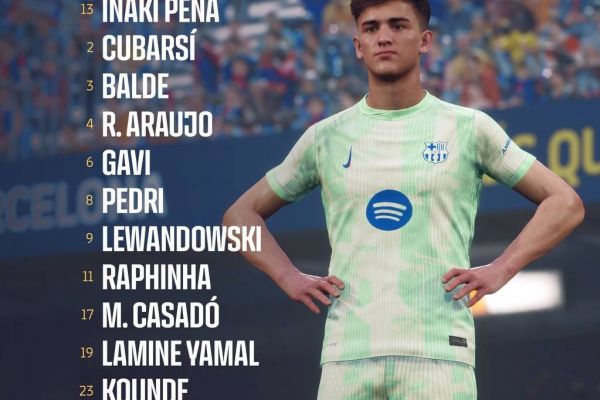Choose Balde from the squad list
600x400 pixels.
pyautogui.click(x=135, y=86)
